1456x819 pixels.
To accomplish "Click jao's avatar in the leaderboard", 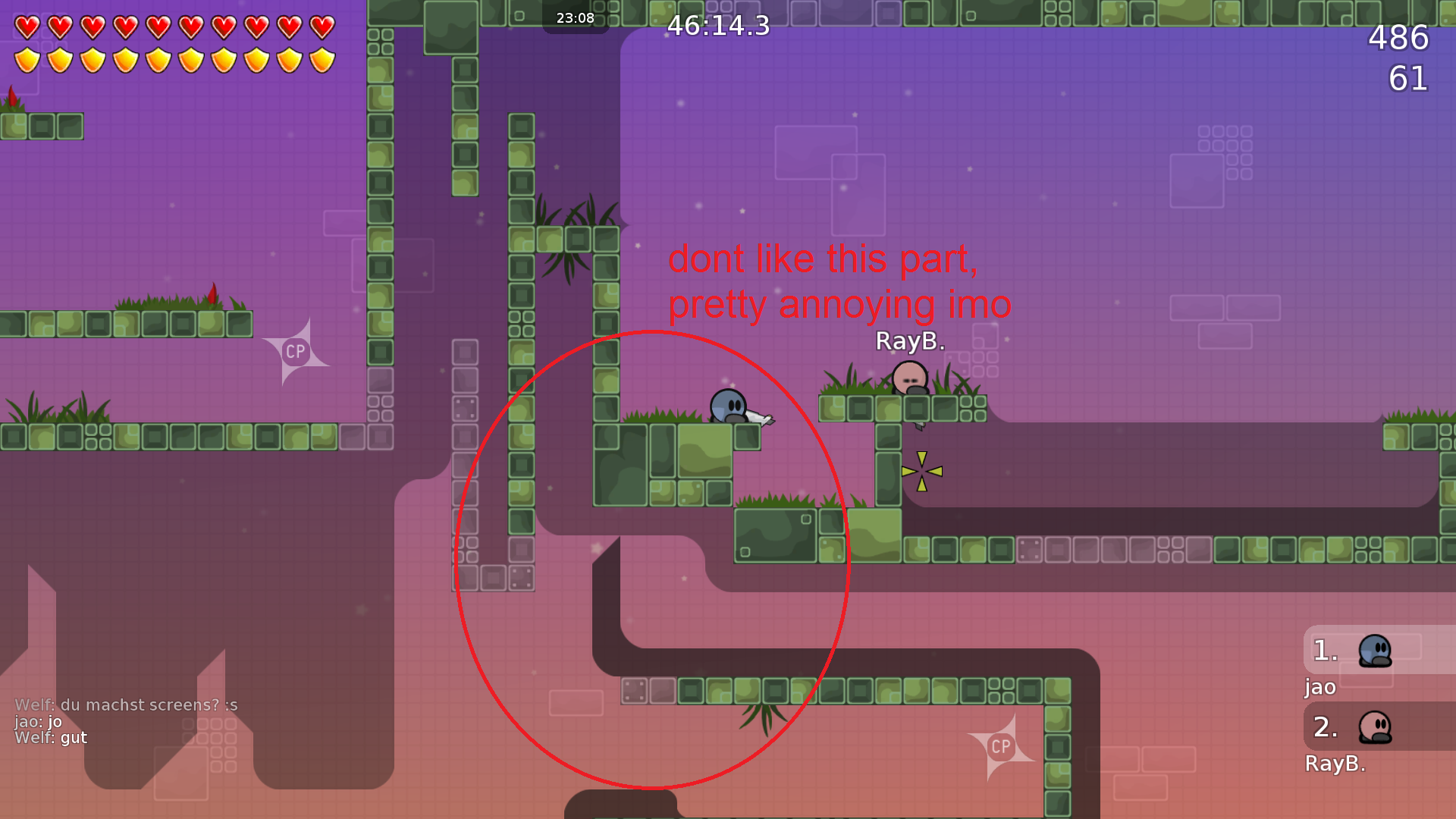I will pyautogui.click(x=1374, y=651).
